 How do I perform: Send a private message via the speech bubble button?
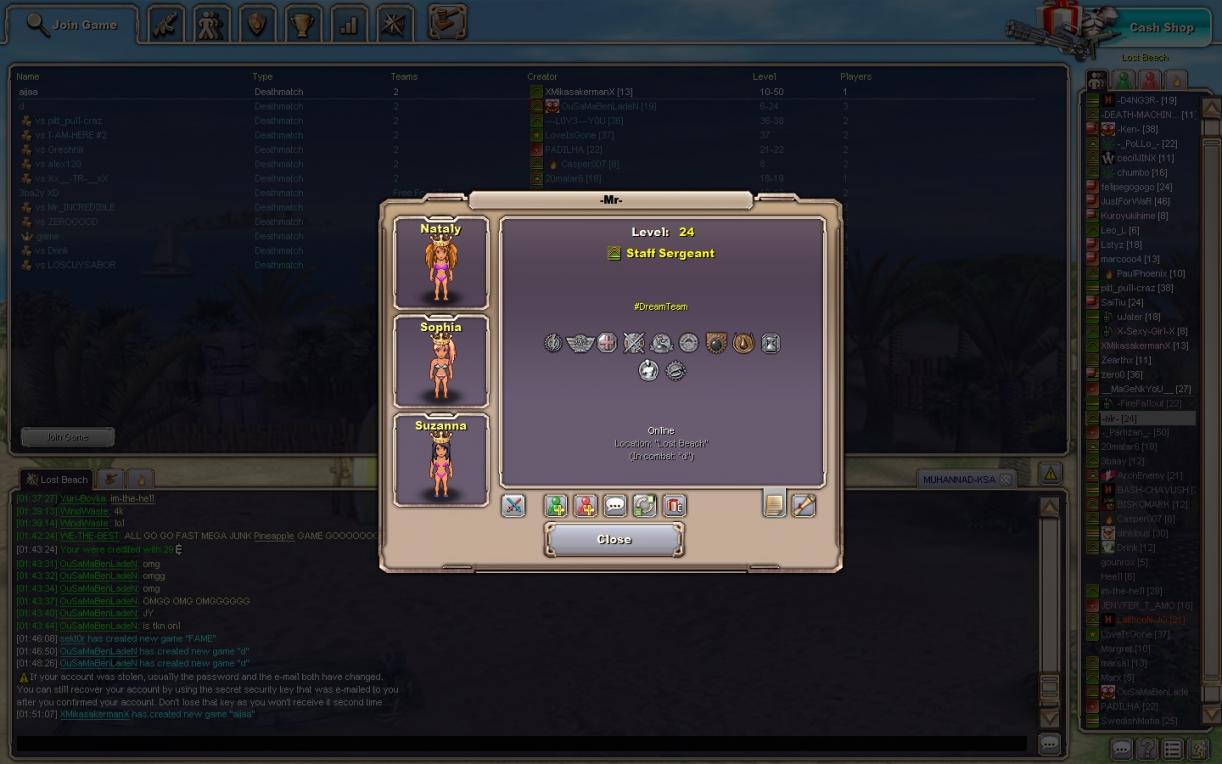coord(615,506)
